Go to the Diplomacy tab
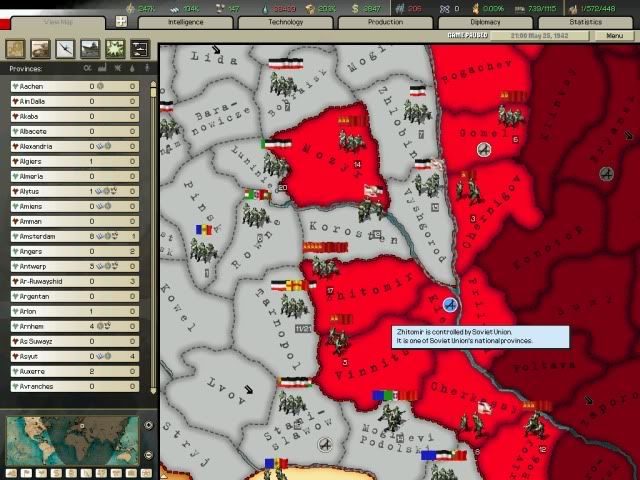640x480 pixels. pyautogui.click(x=486, y=21)
